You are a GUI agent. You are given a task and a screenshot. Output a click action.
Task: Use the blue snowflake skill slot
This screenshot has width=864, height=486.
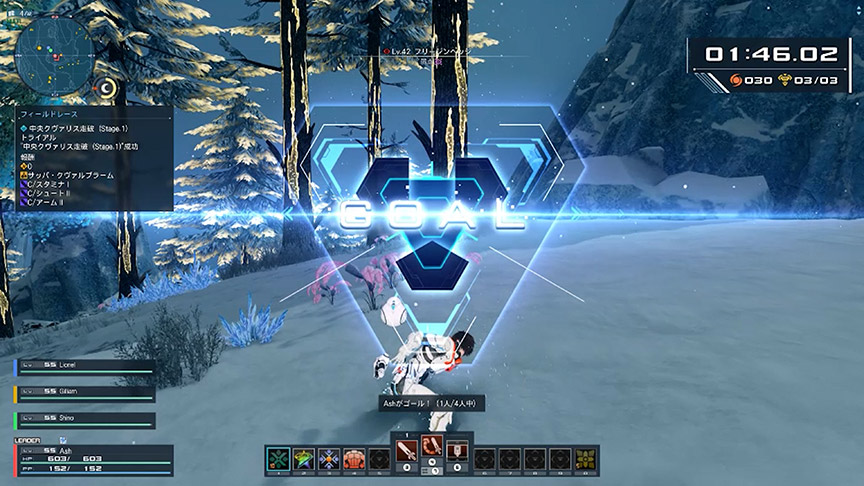328,459
